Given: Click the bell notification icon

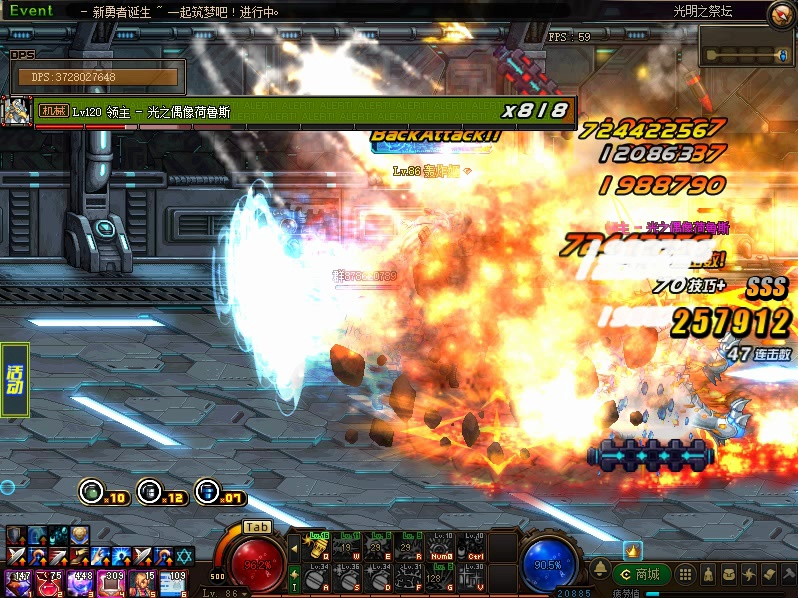Looking at the screenshot, I should click(x=599, y=568).
